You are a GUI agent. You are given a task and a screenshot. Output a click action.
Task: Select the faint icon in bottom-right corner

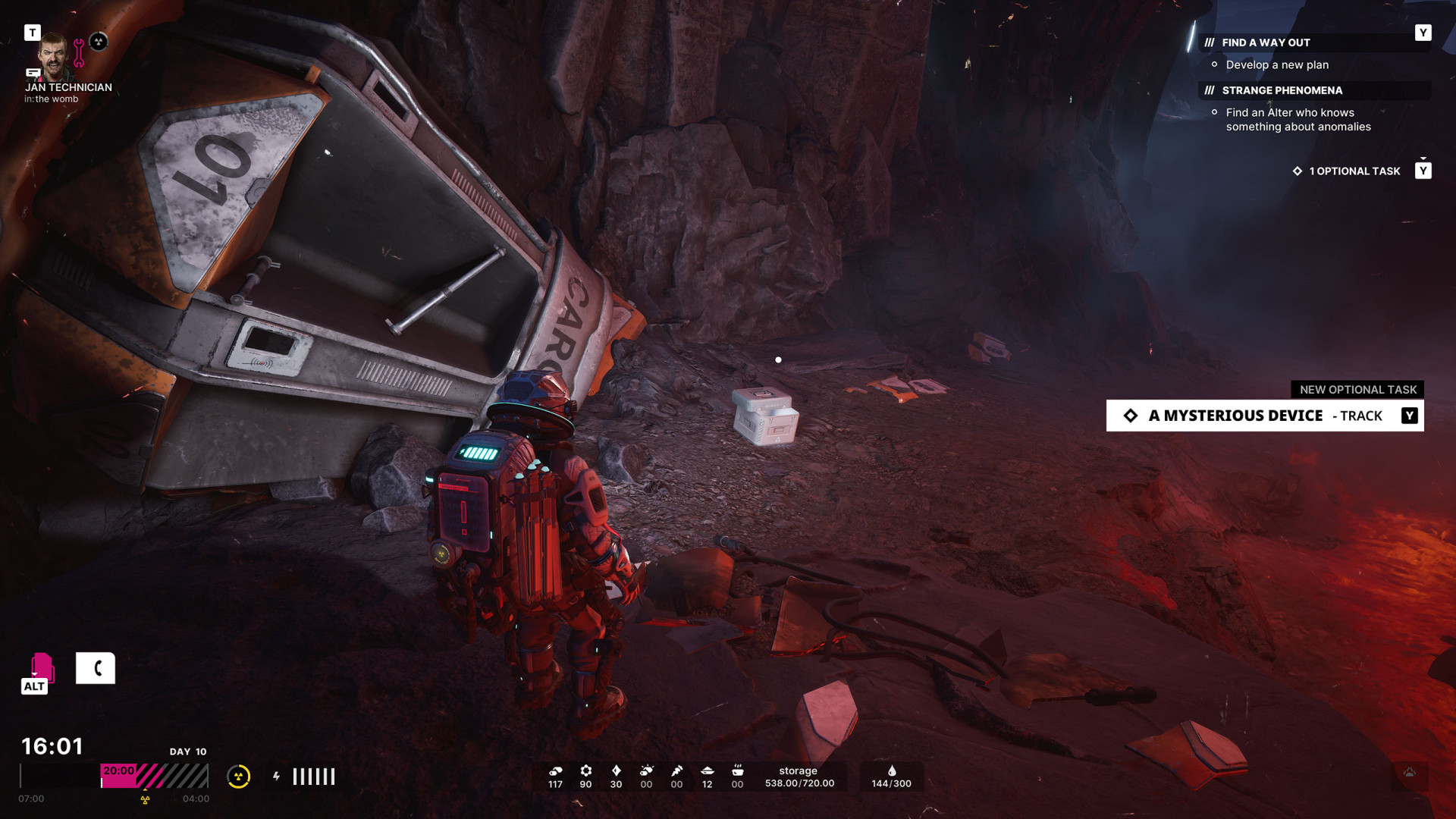point(1410,773)
